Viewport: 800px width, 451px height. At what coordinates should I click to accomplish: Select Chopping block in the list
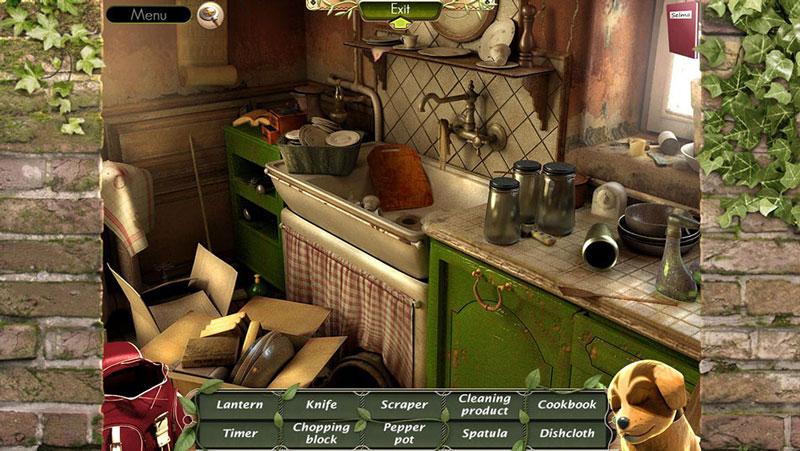click(322, 433)
